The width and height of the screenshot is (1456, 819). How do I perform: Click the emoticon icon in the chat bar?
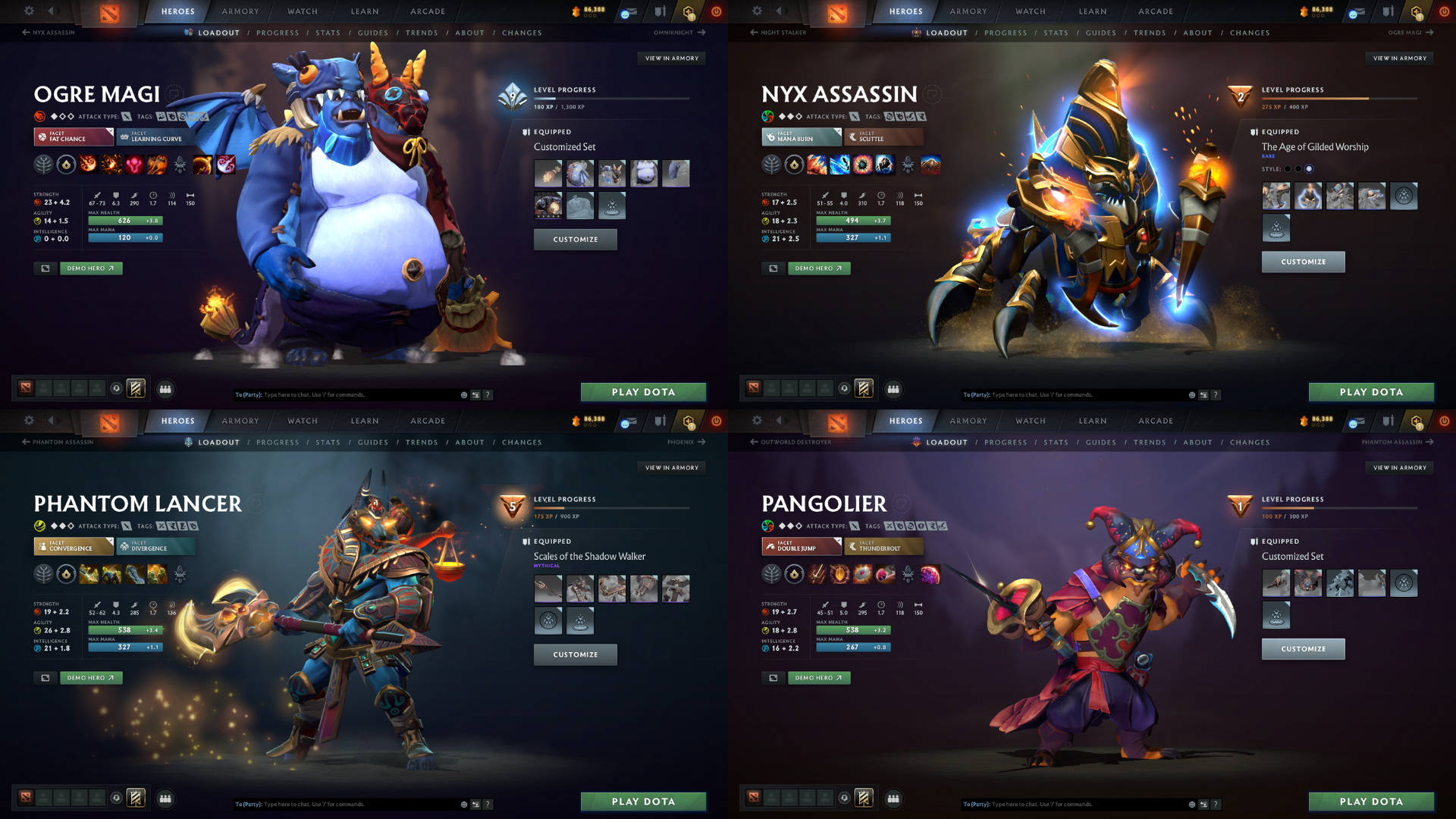point(463,395)
